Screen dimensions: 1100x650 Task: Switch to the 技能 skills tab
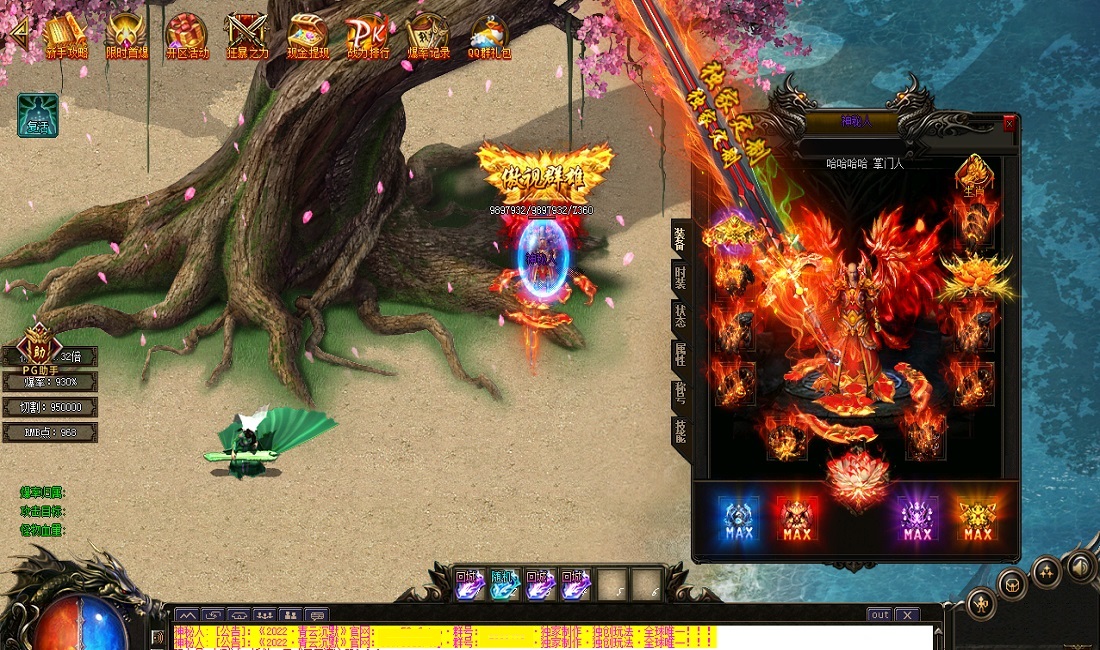click(680, 433)
